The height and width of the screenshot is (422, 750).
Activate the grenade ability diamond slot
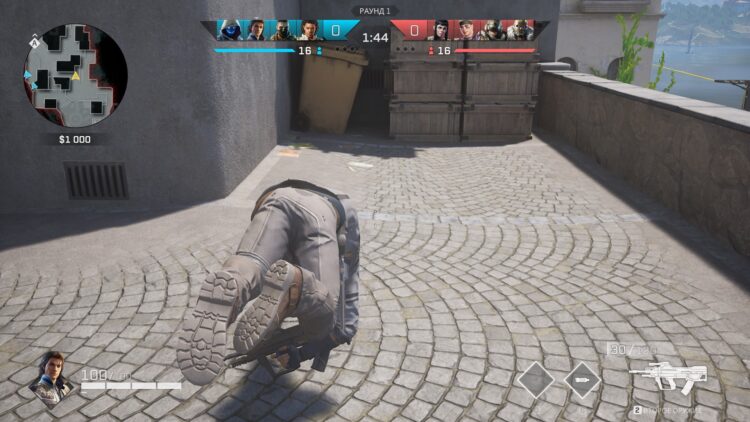coord(582,380)
